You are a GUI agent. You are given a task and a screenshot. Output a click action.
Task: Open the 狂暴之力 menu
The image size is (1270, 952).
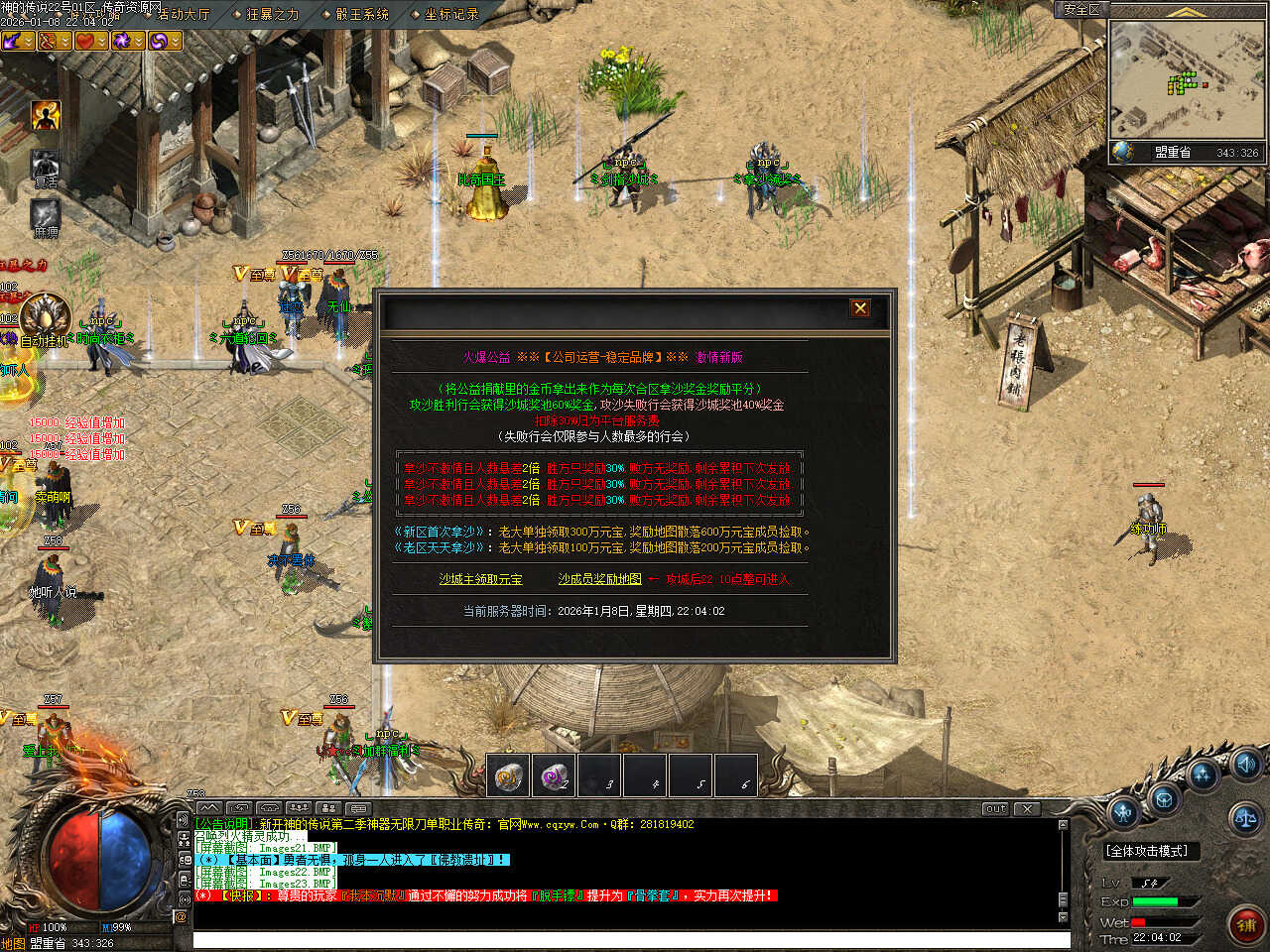(271, 14)
